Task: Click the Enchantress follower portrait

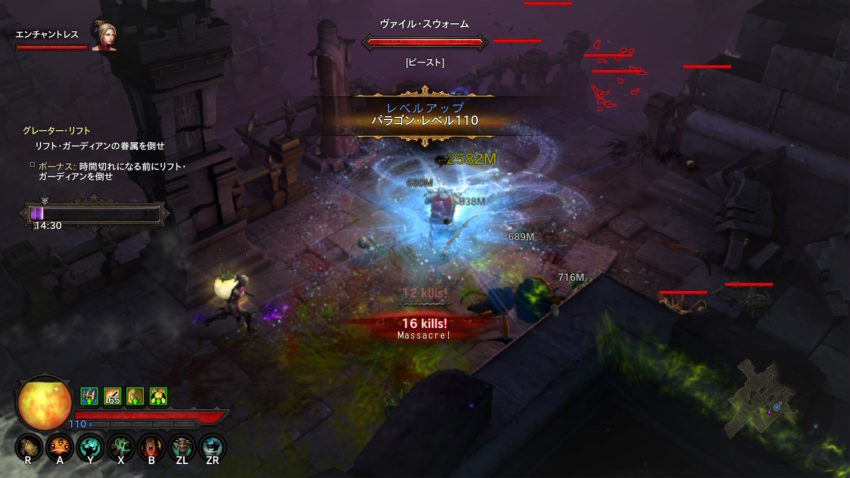Action: pyautogui.click(x=102, y=37)
